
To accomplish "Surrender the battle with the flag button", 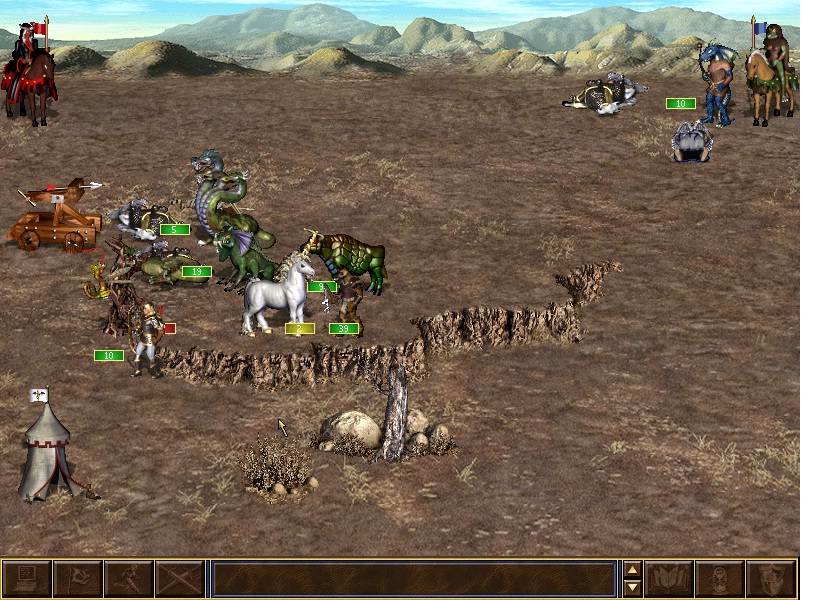I will [x=77, y=579].
